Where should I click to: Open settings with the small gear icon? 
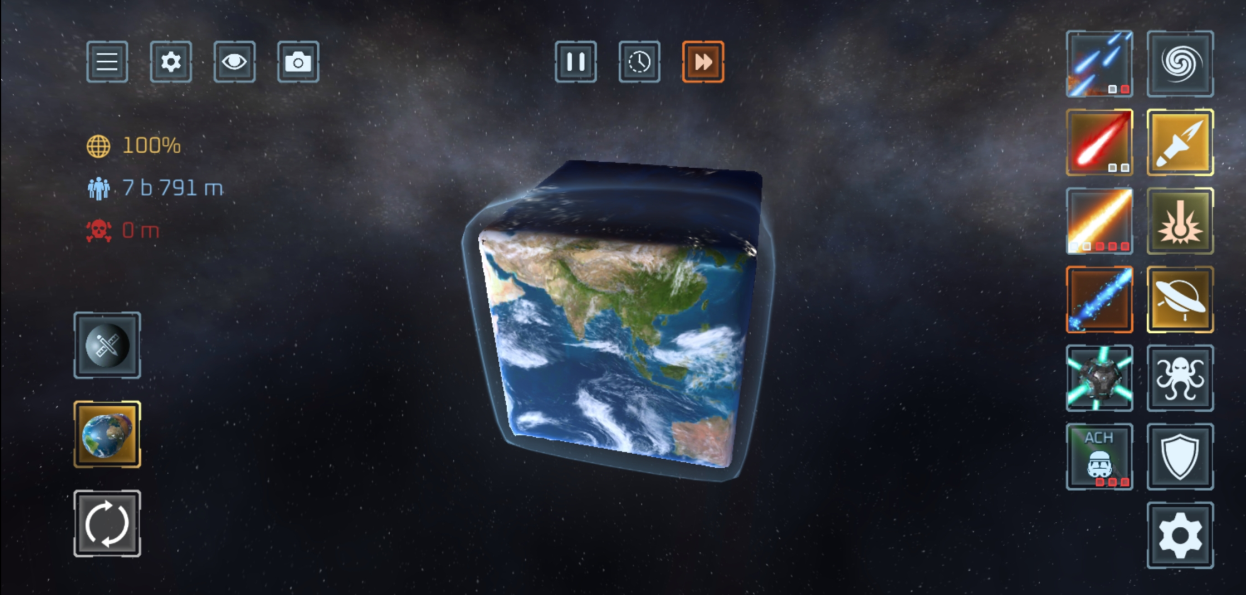[171, 62]
